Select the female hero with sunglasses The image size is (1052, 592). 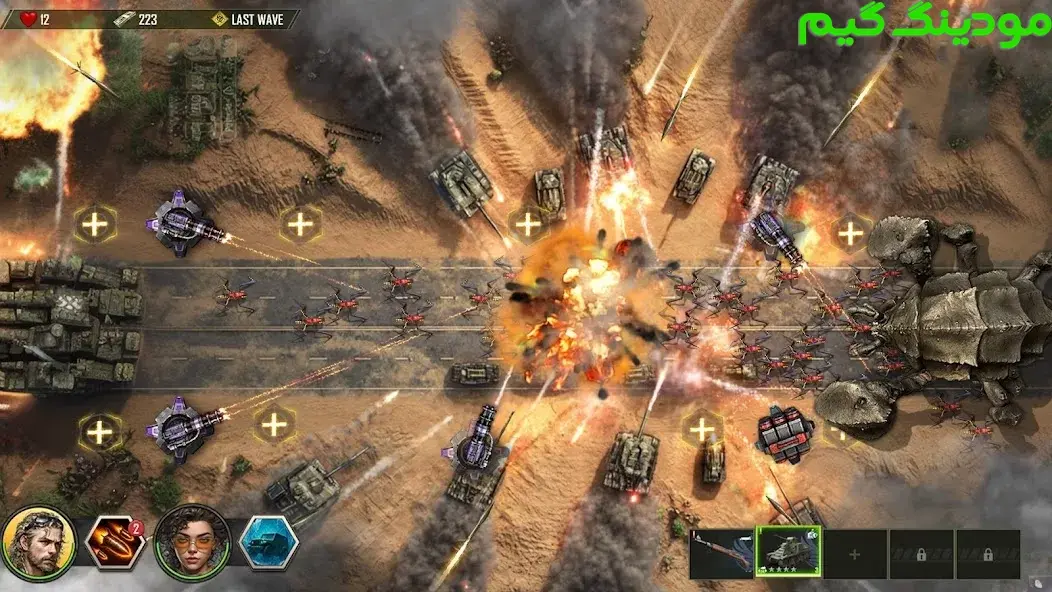[x=192, y=543]
